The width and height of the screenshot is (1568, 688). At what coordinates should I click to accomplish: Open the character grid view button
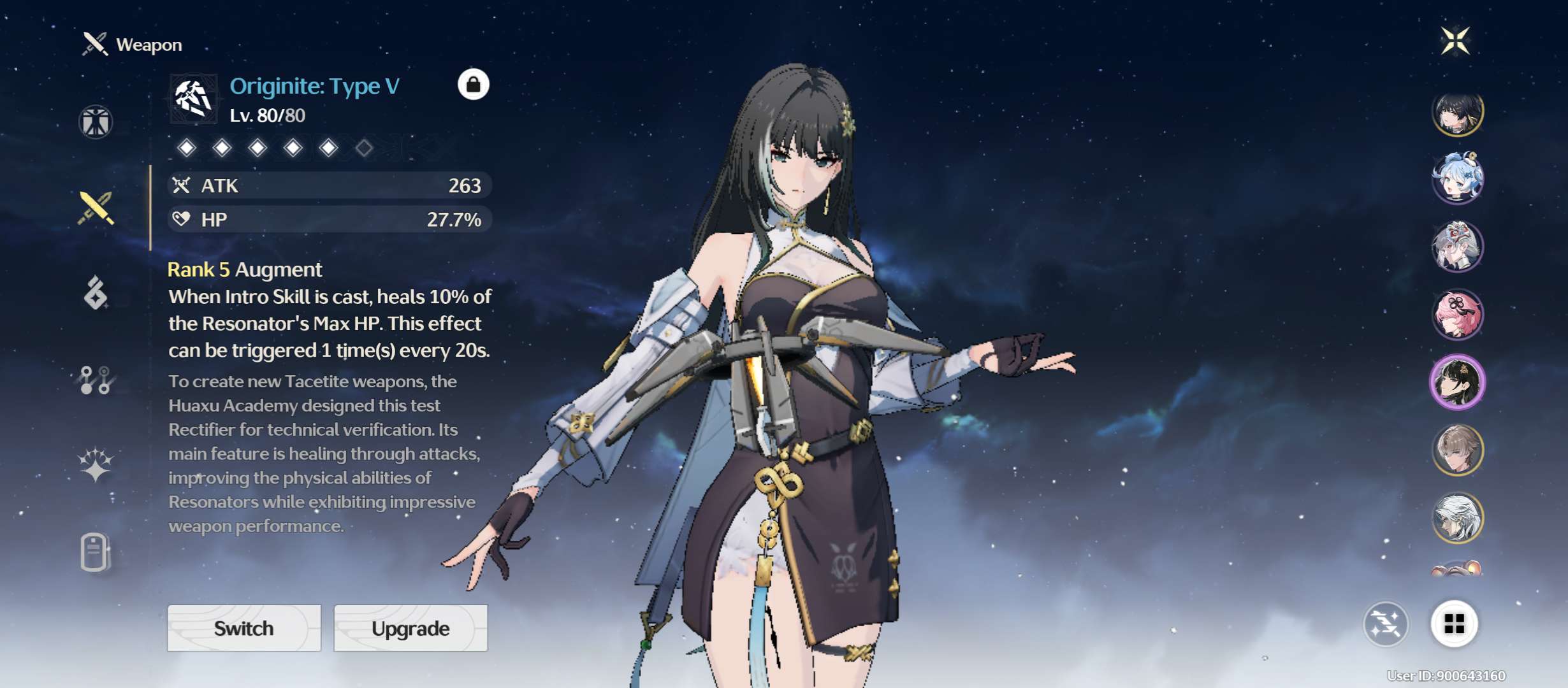1454,624
